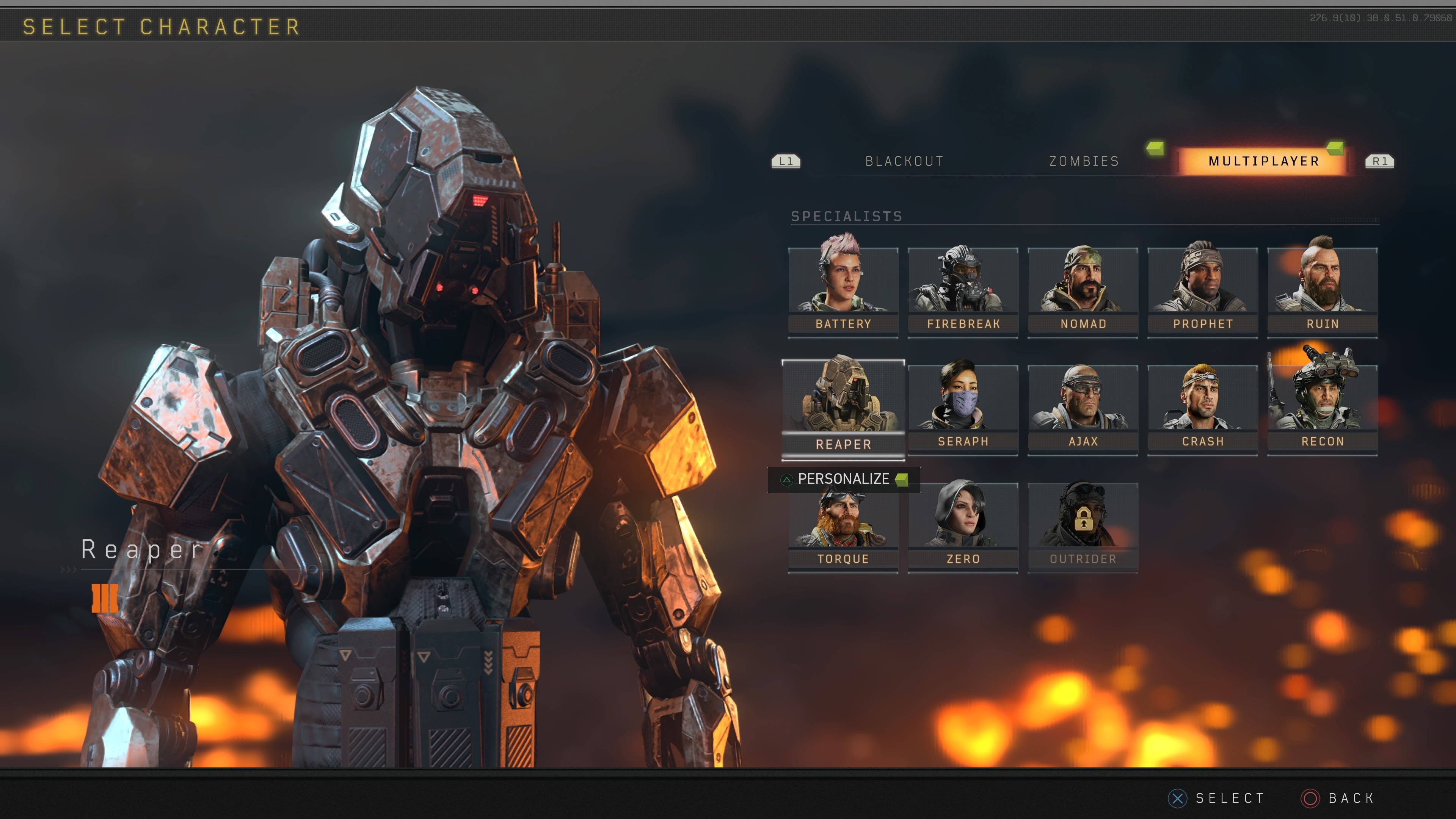Pick Firebreak from the specialists
This screenshot has height=819, width=1456.
click(963, 291)
